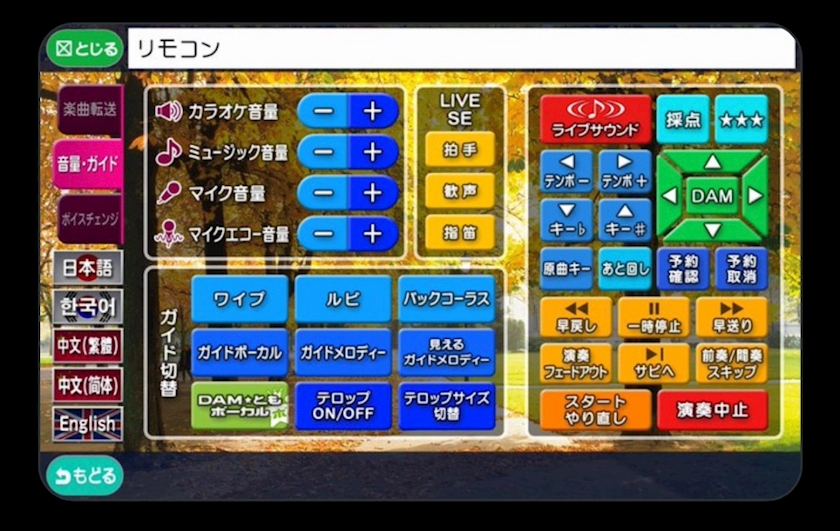Click the center DAM button
840x531 pixels.
pos(711,196)
